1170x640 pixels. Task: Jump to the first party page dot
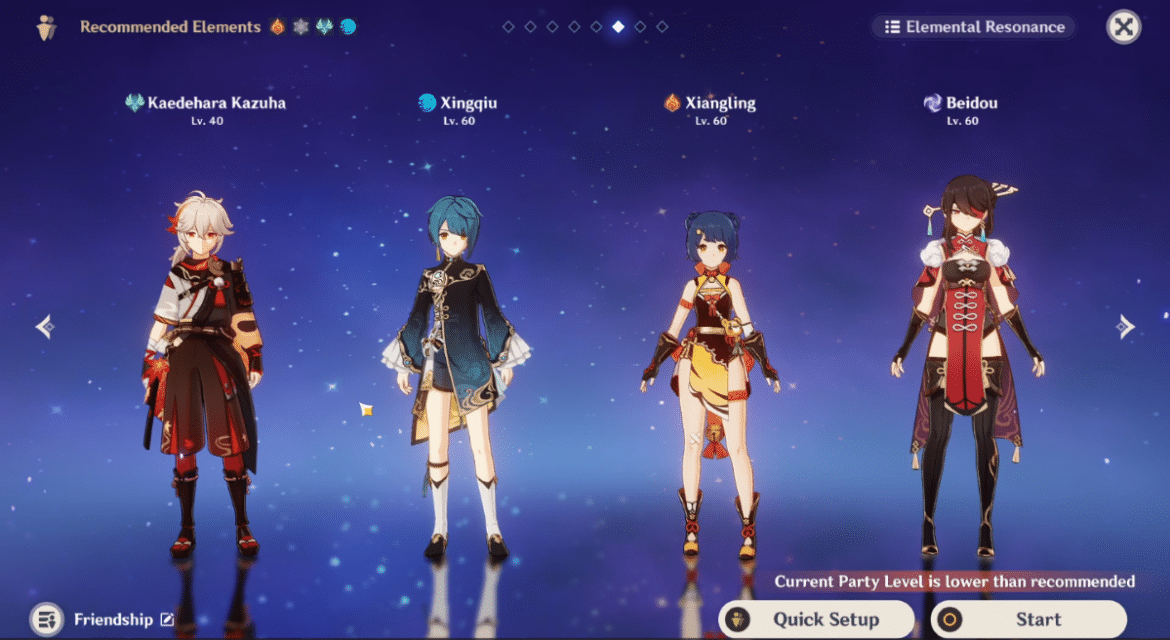[x=508, y=27]
